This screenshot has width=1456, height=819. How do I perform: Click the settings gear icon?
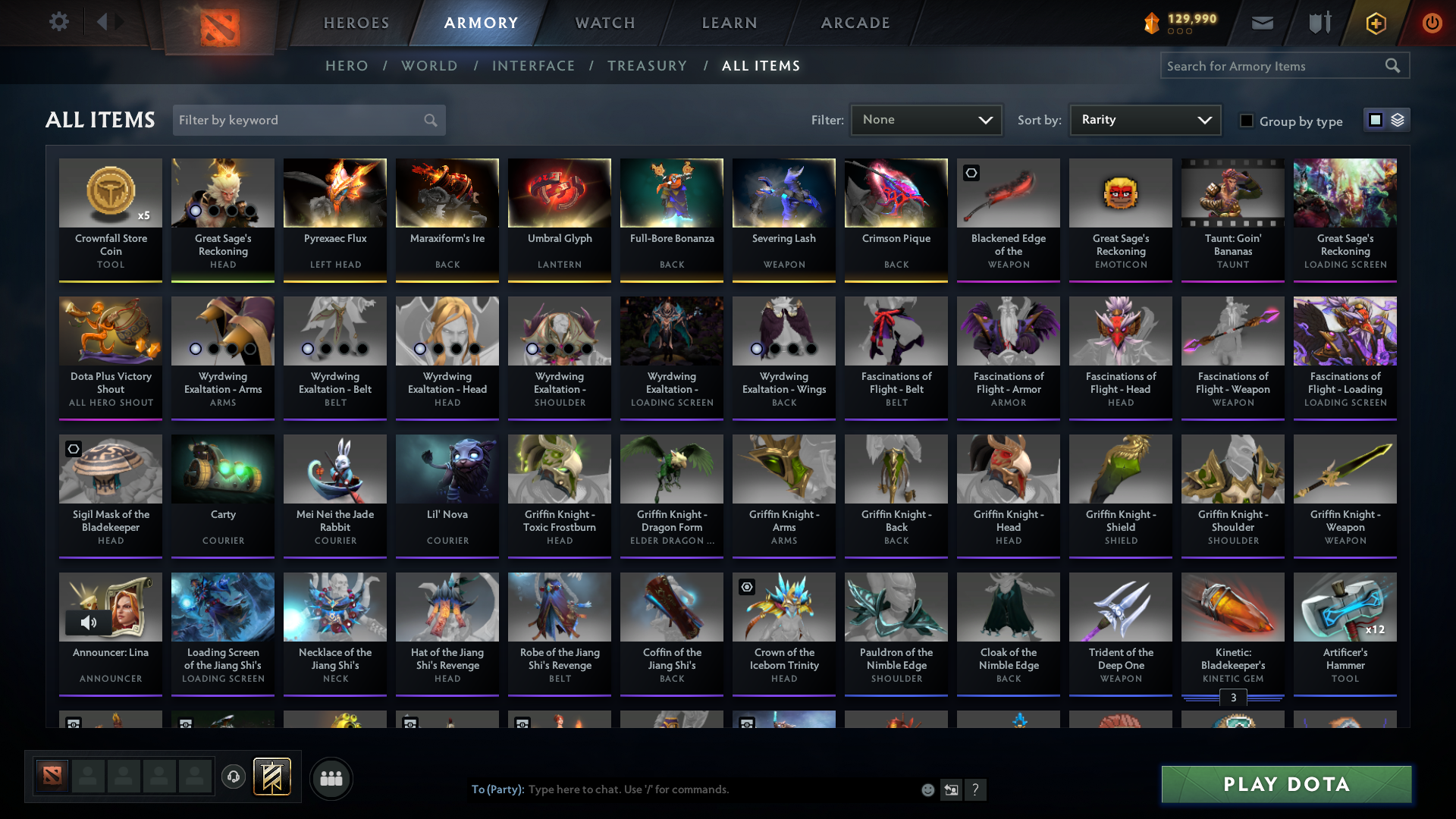pyautogui.click(x=58, y=21)
